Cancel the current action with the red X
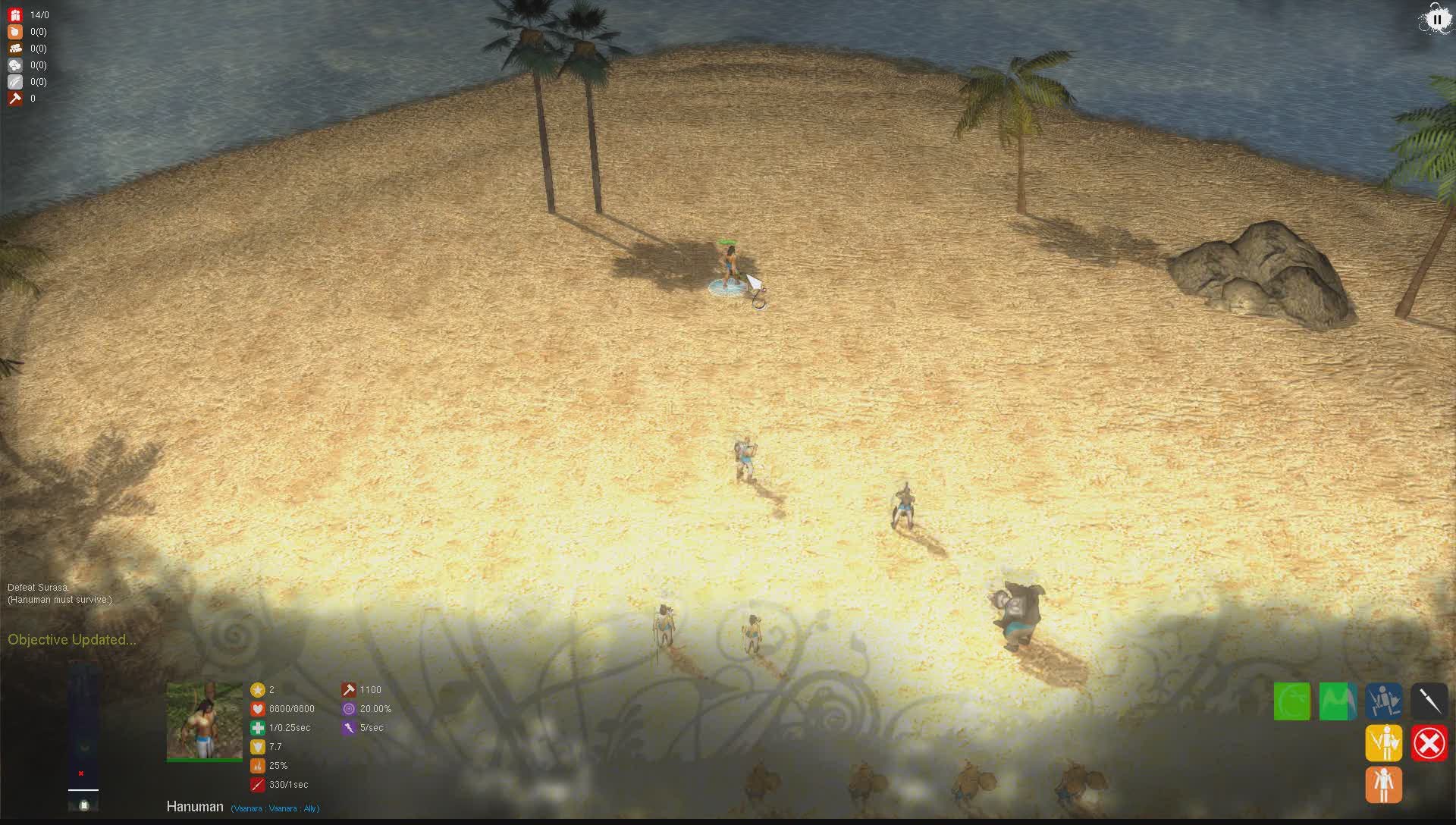The width and height of the screenshot is (1456, 825). (x=1429, y=743)
